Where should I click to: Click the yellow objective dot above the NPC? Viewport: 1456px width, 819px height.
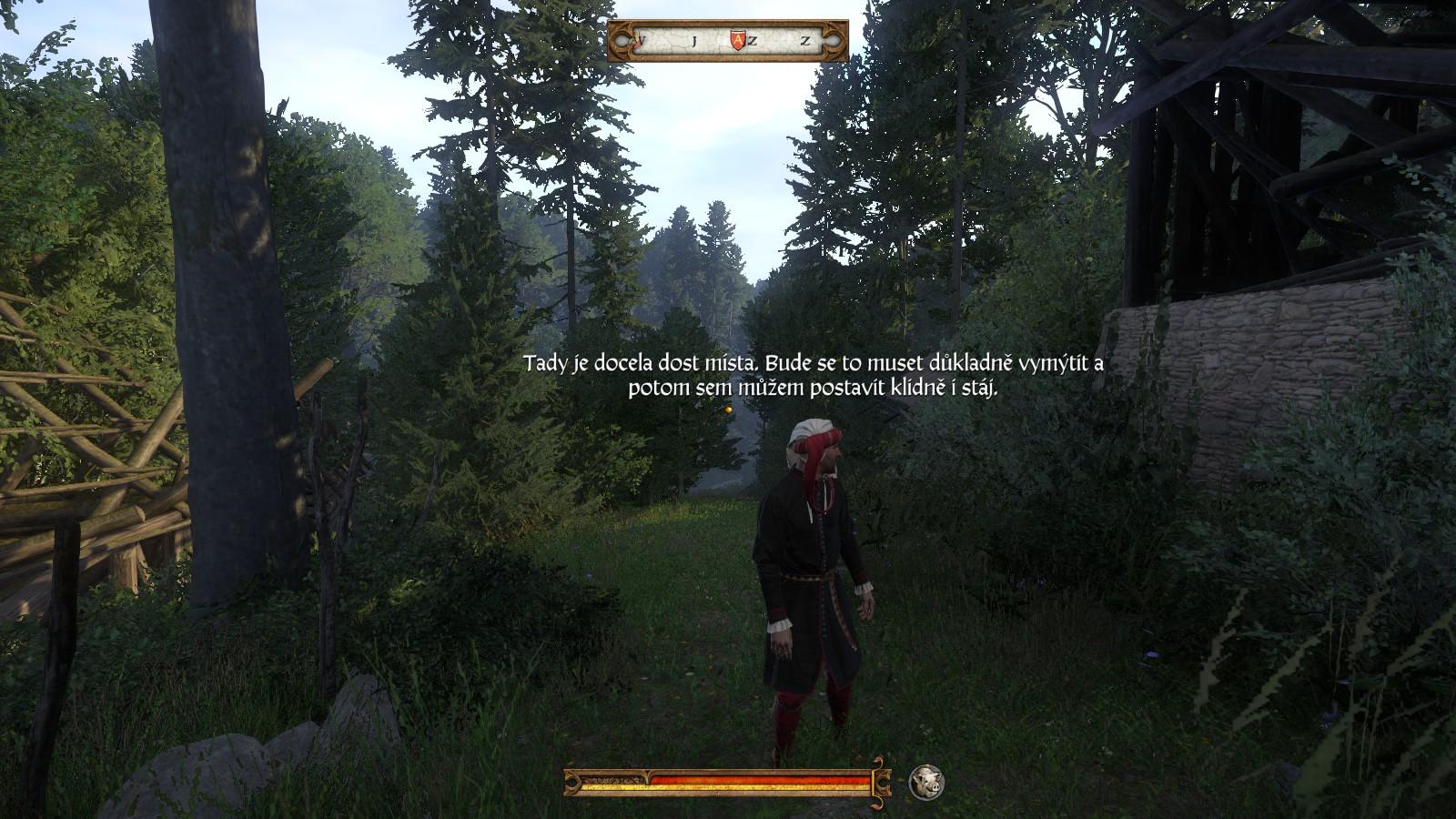click(727, 411)
